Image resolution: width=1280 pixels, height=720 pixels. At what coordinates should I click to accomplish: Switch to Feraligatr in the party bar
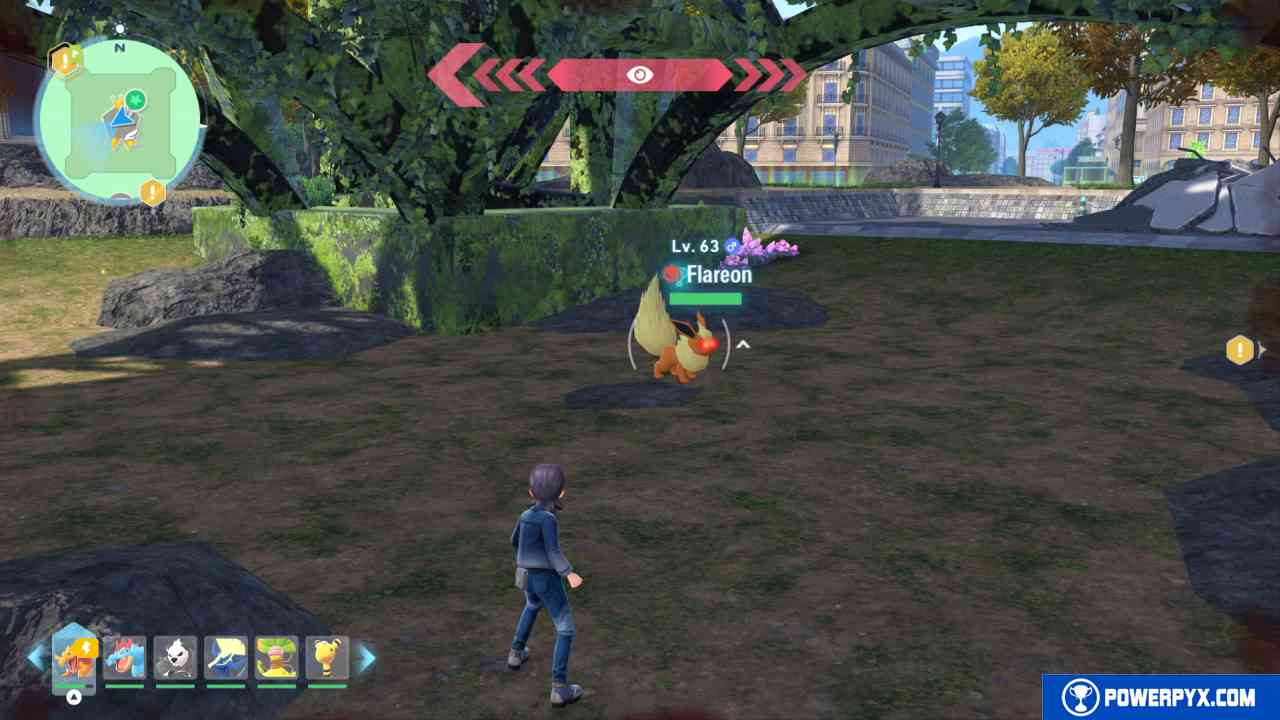[x=125, y=658]
